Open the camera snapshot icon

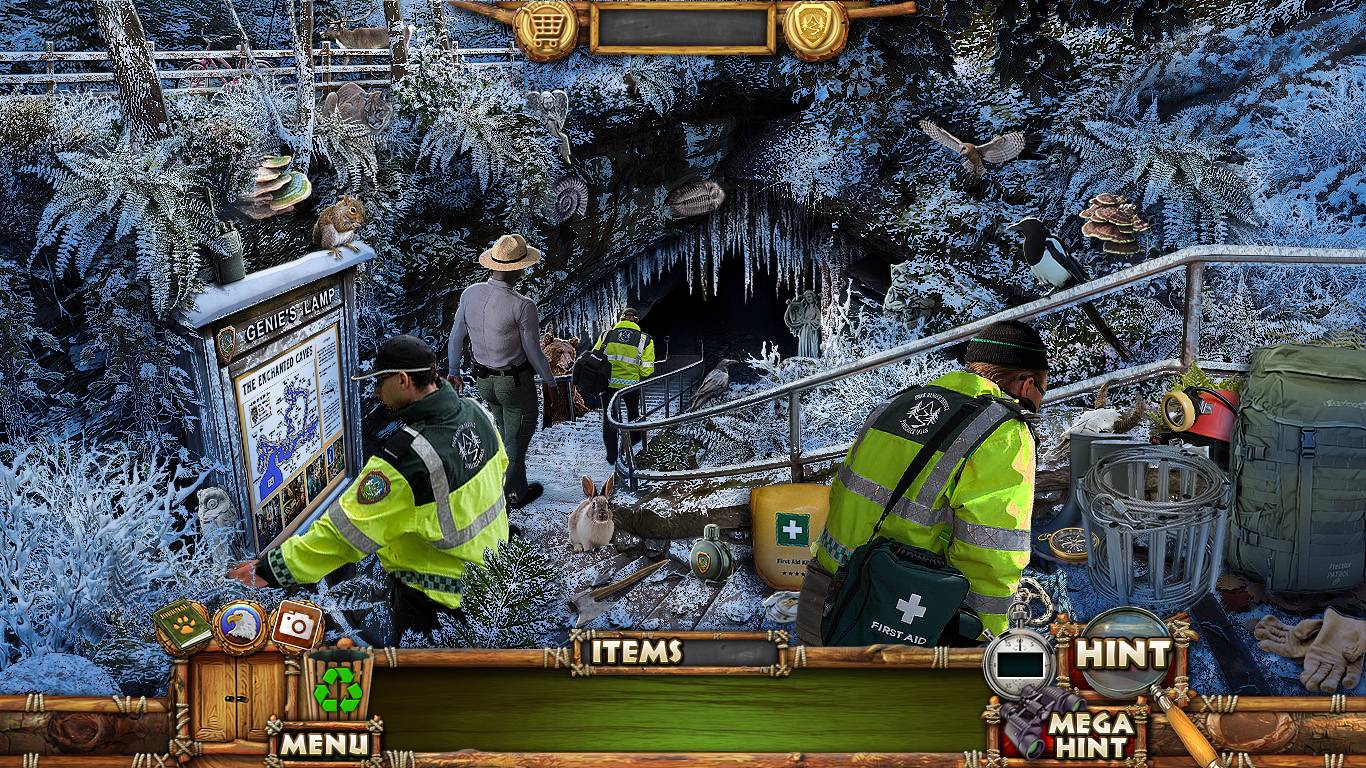(296, 626)
